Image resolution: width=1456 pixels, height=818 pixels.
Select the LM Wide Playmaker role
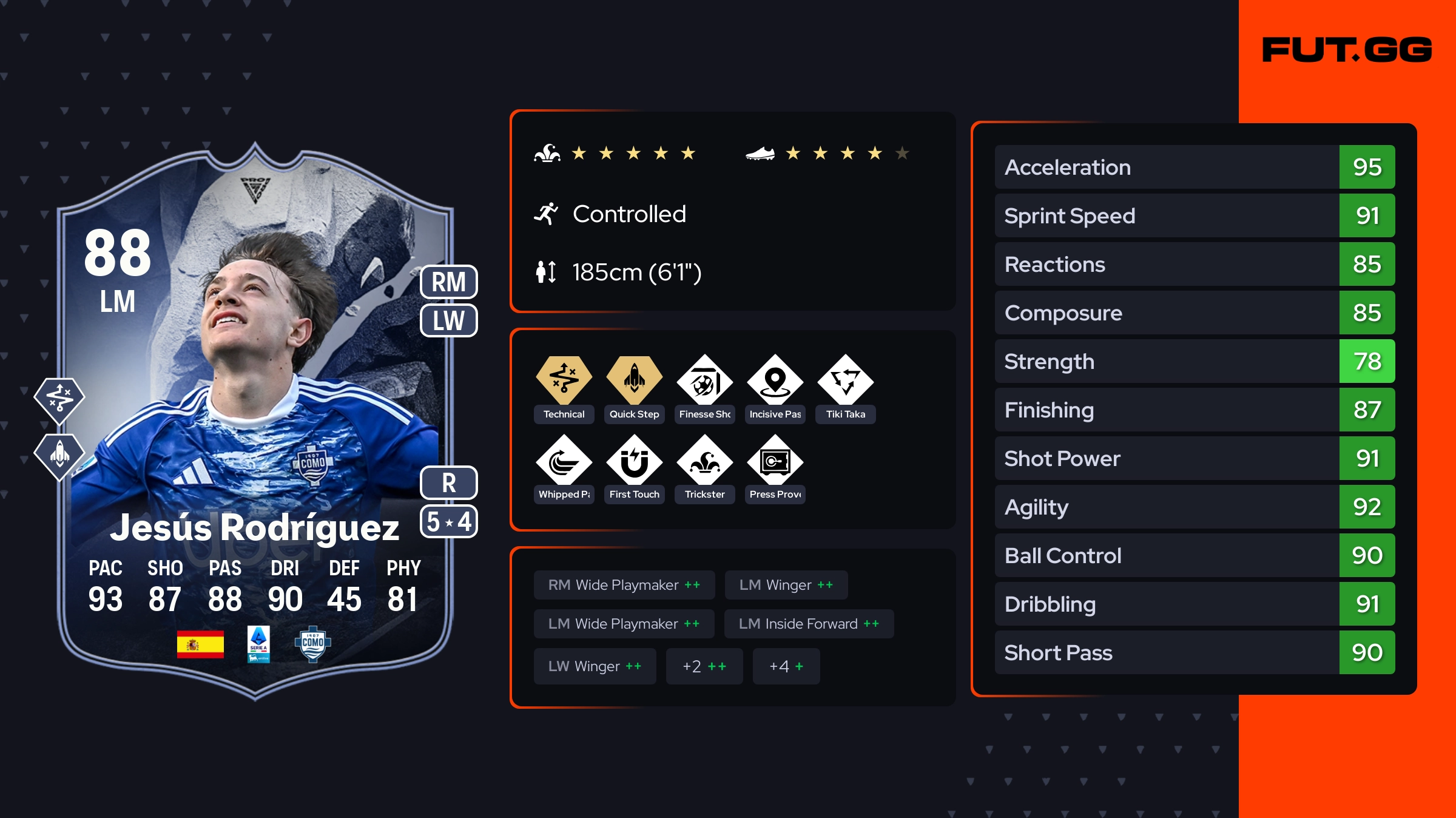pyautogui.click(x=624, y=624)
